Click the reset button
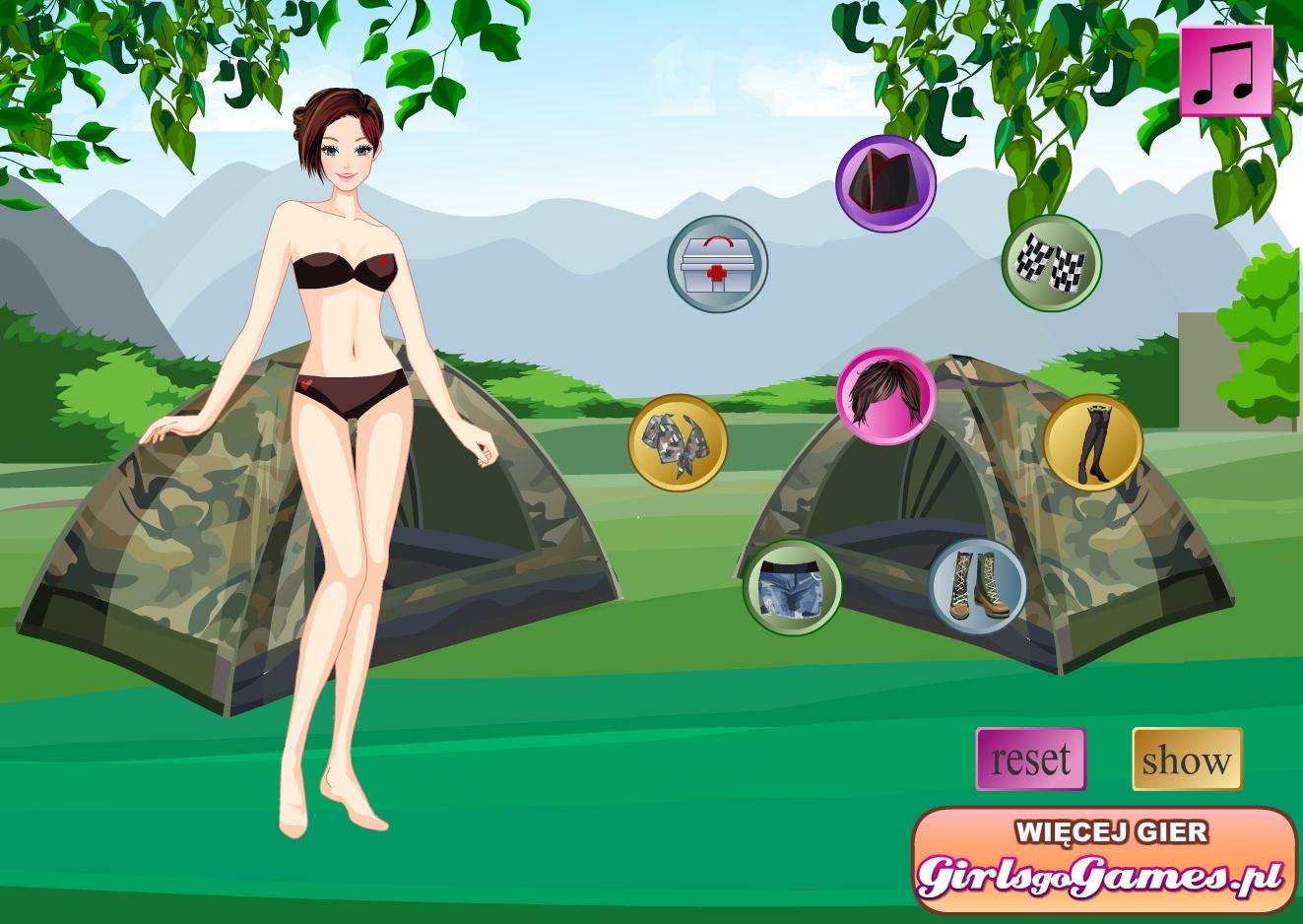 [x=1030, y=759]
